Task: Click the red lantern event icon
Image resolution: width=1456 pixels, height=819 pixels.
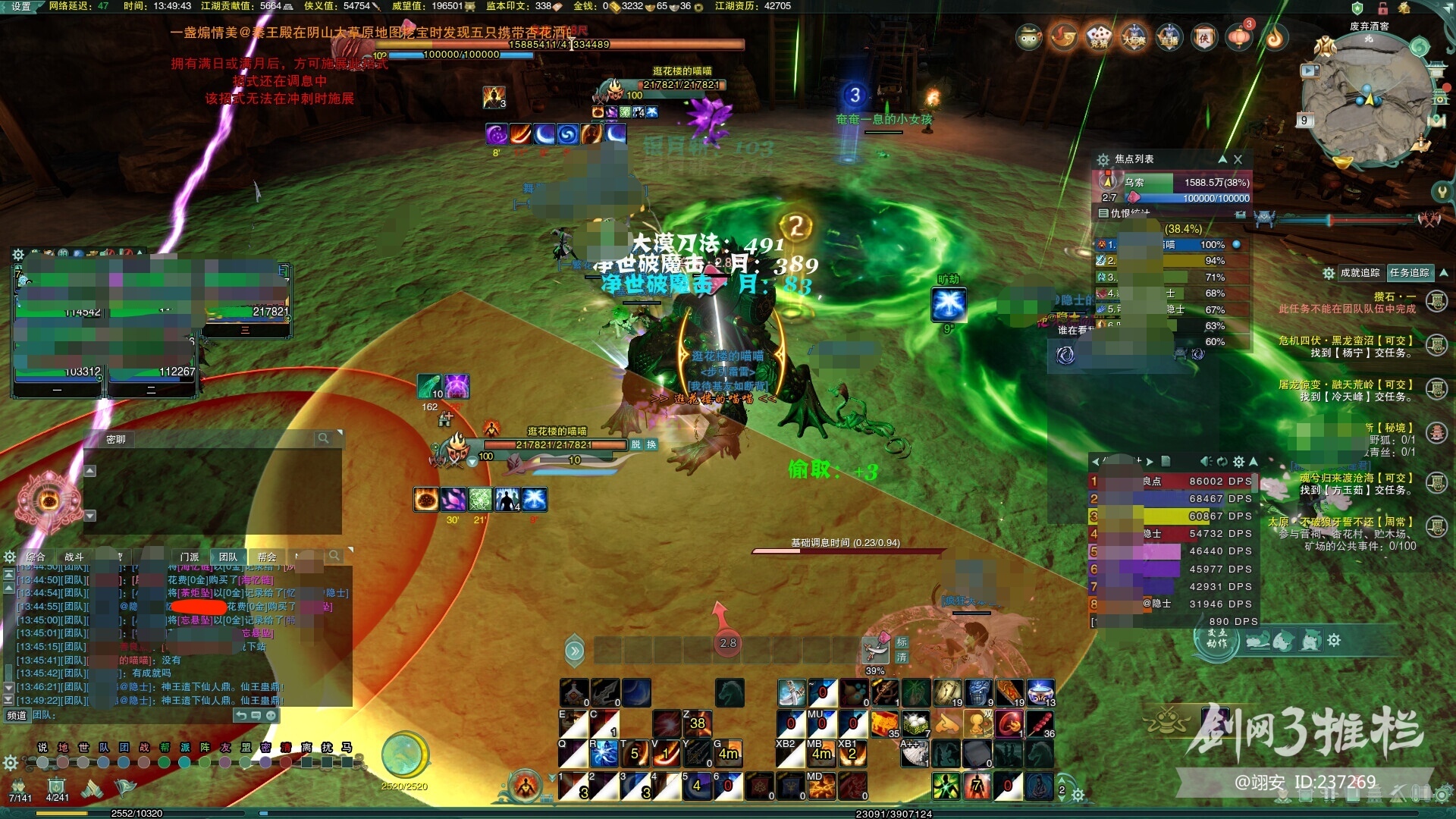Action: tap(1239, 36)
